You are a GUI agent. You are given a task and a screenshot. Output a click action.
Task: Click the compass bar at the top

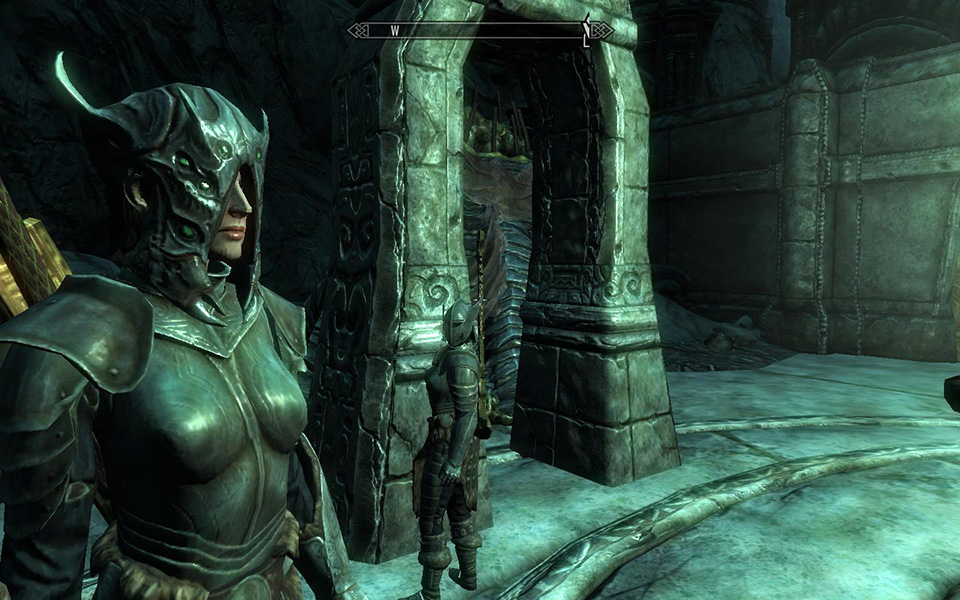480,30
